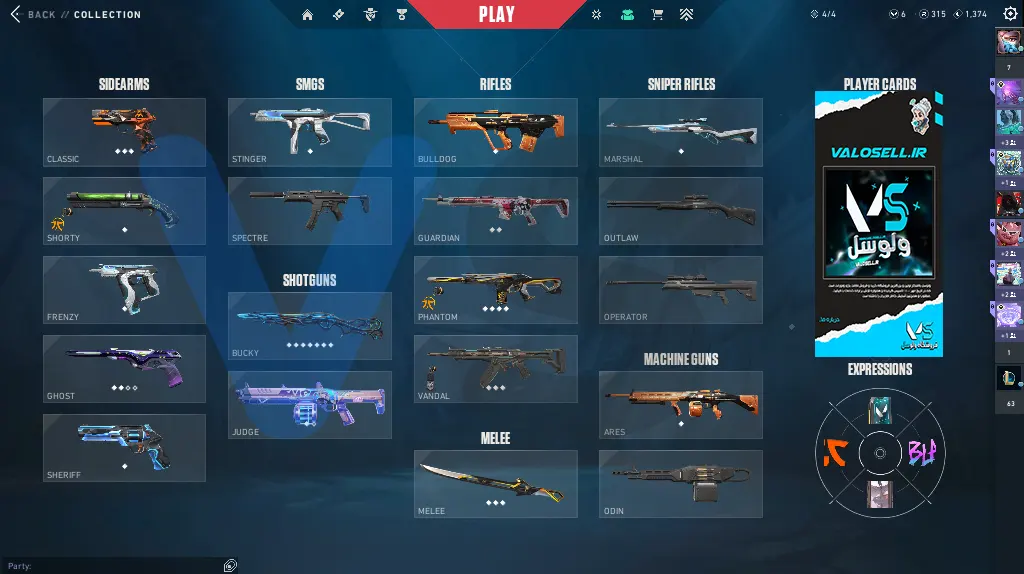Change the Valosell player card
This screenshot has height=574, width=1024.
point(879,224)
